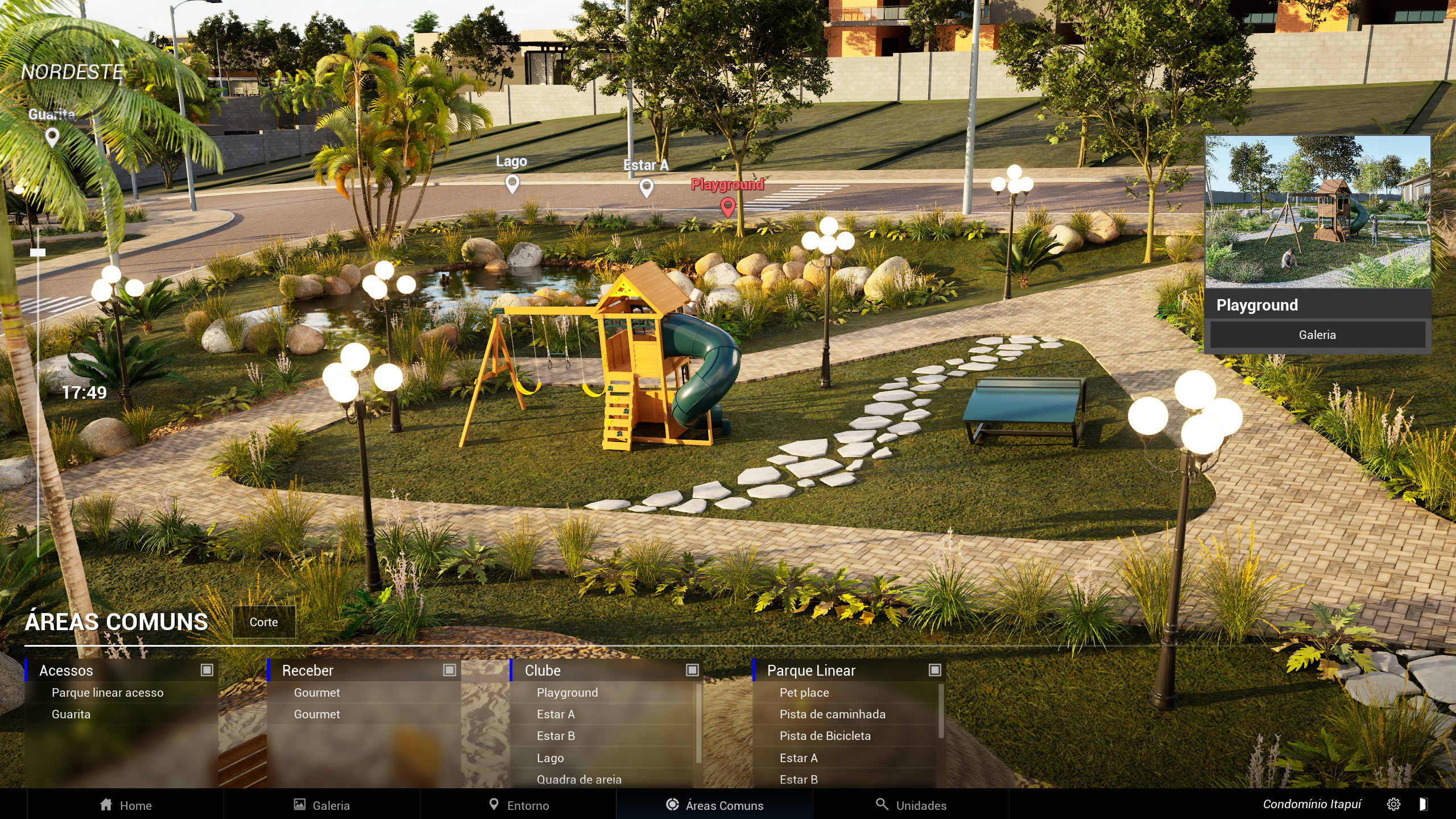Select the Lago map marker
Screen dimensions: 1456x819
coord(512,183)
